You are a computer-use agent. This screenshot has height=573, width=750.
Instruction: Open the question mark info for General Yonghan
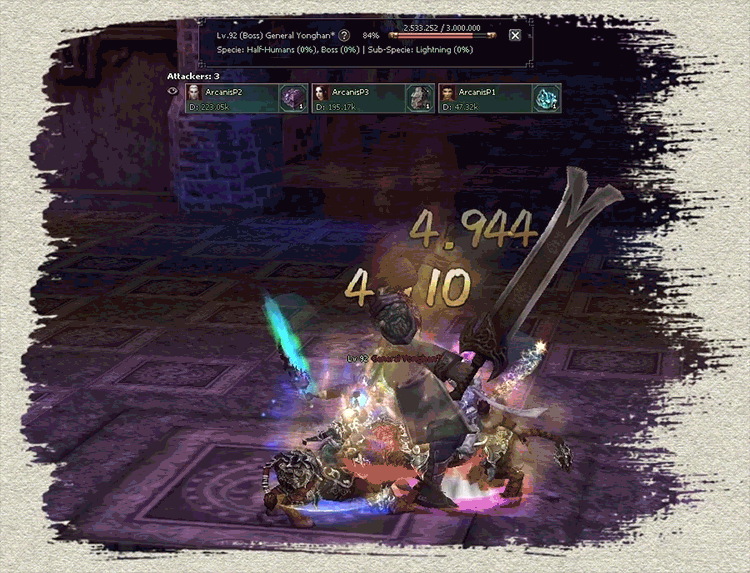pyautogui.click(x=344, y=35)
